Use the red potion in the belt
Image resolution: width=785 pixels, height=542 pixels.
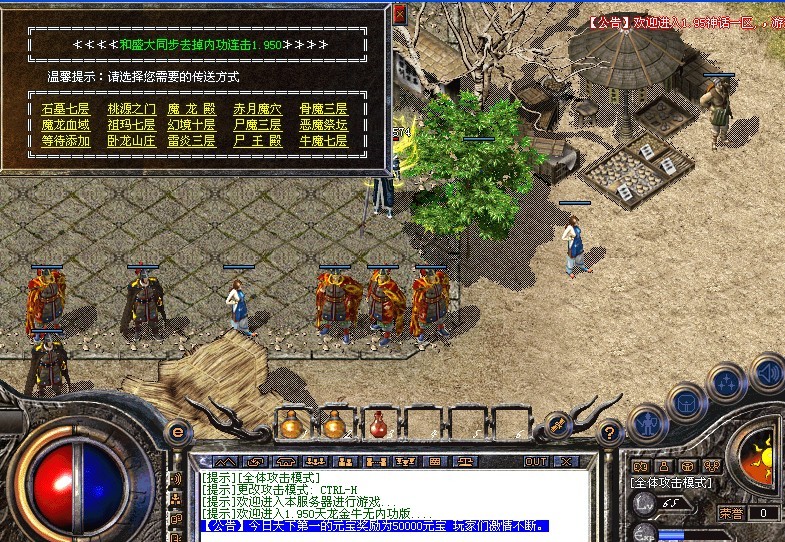click(x=379, y=424)
